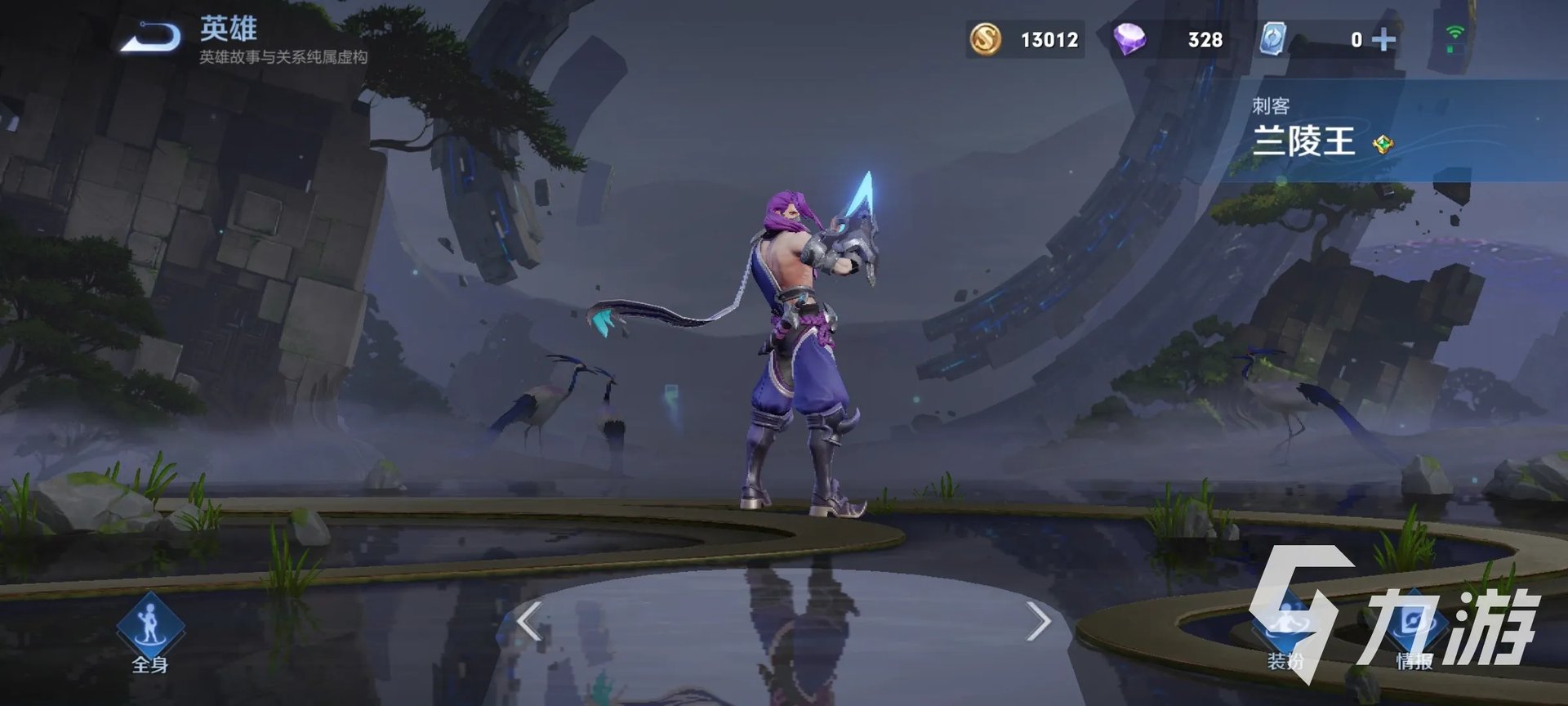Click the badge beside 兰陵王 name
Image resolution: width=1568 pixels, height=706 pixels.
[1383, 145]
